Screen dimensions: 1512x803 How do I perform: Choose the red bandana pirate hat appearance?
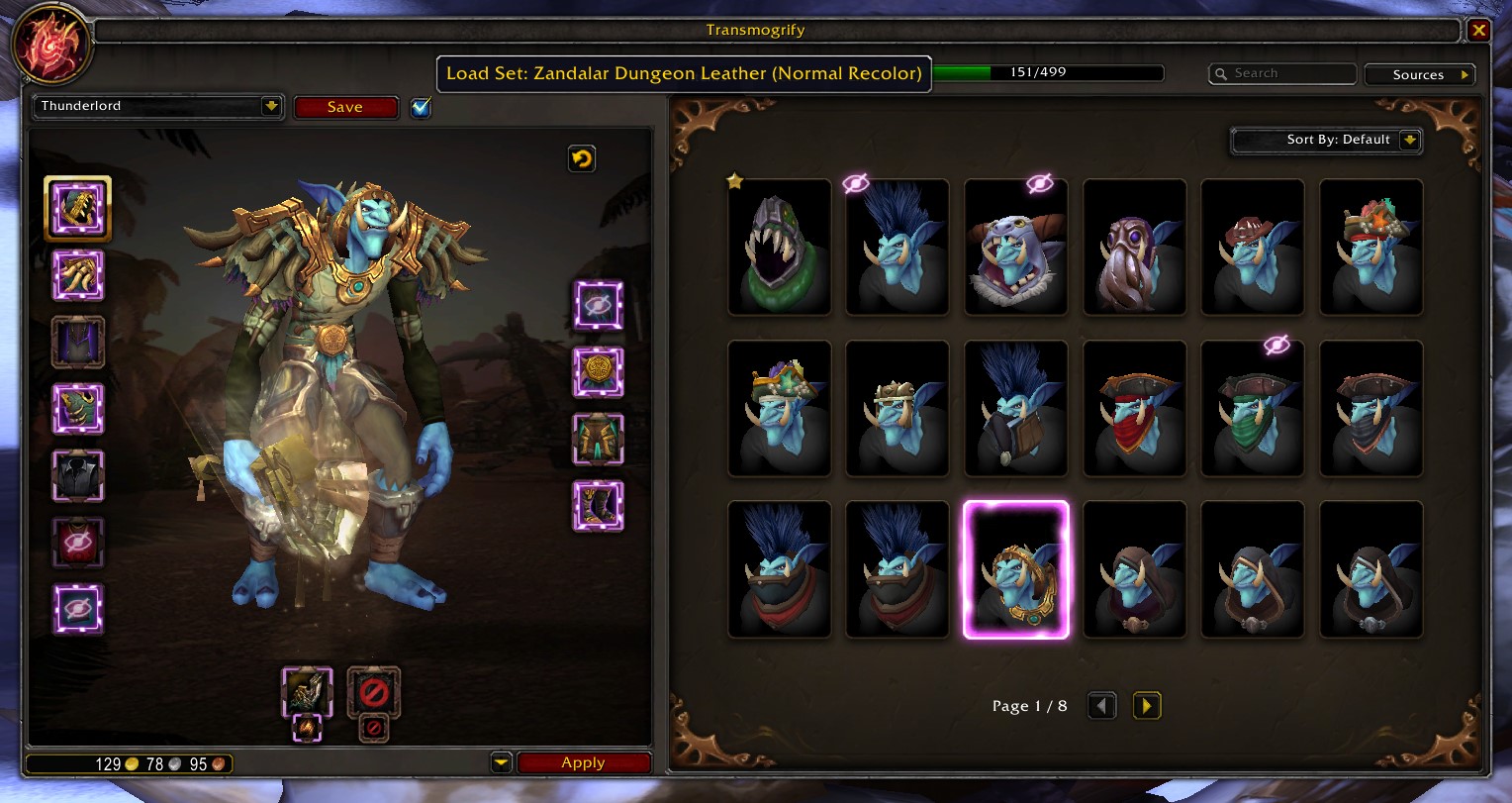(x=1134, y=409)
